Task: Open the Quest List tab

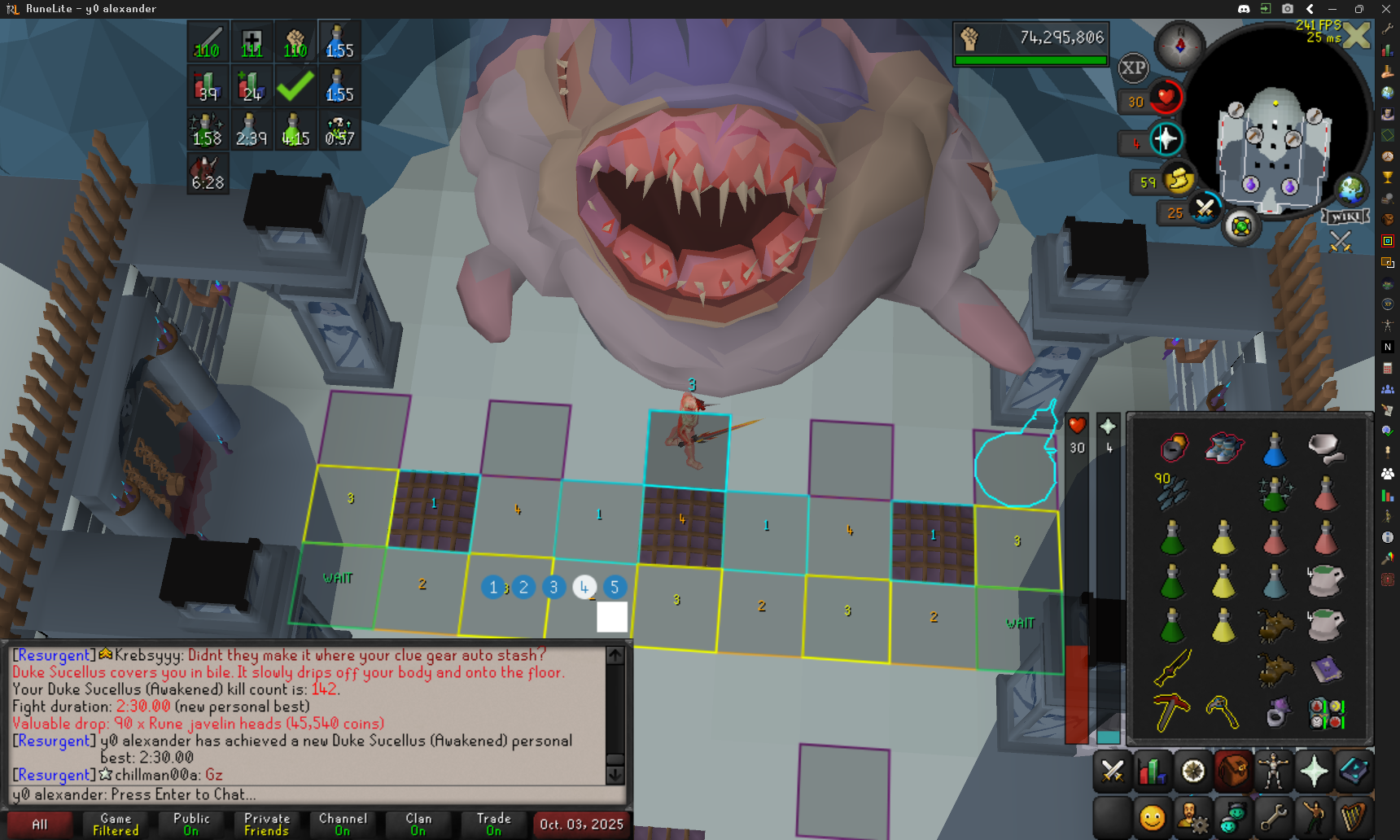Action: [1193, 770]
